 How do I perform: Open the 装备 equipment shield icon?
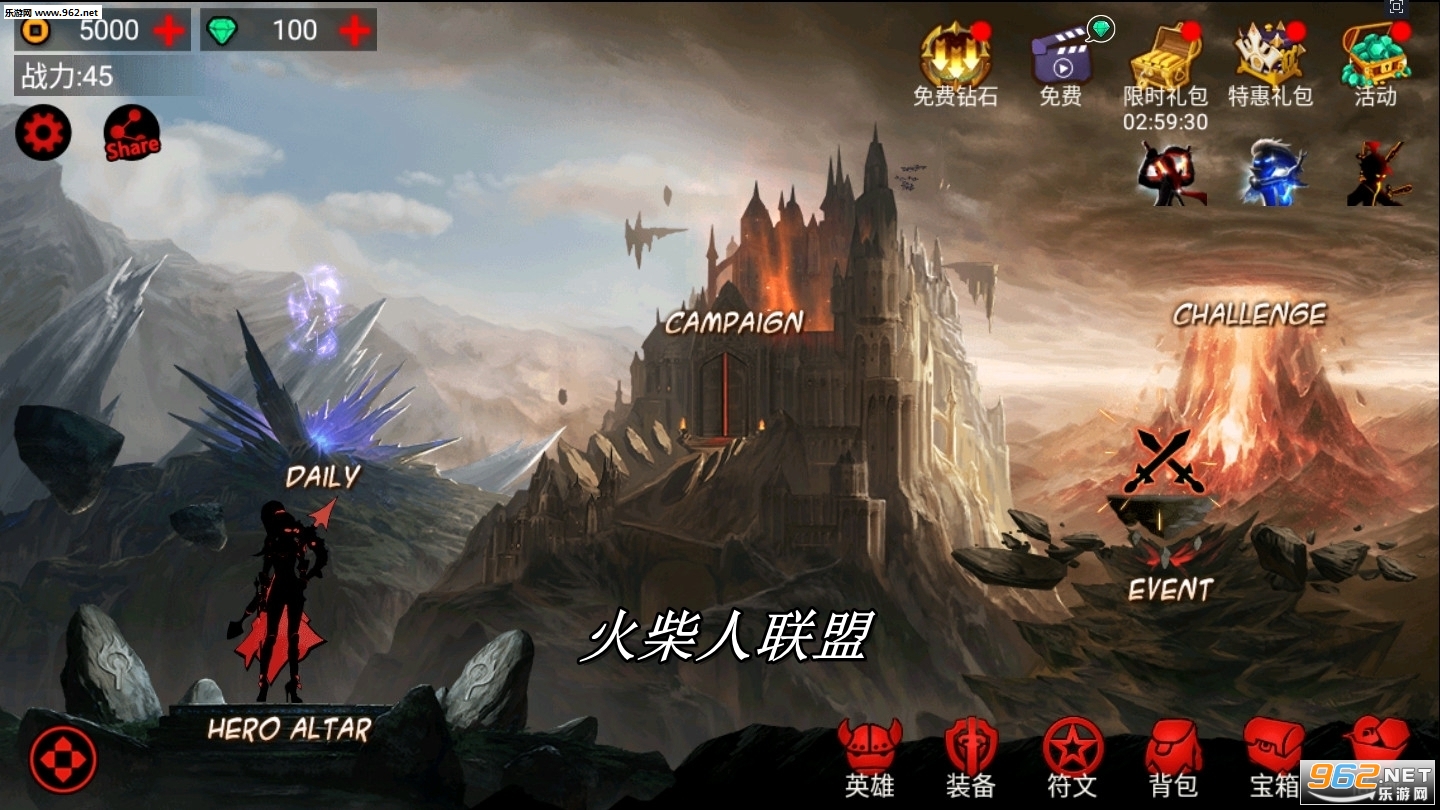click(x=972, y=740)
